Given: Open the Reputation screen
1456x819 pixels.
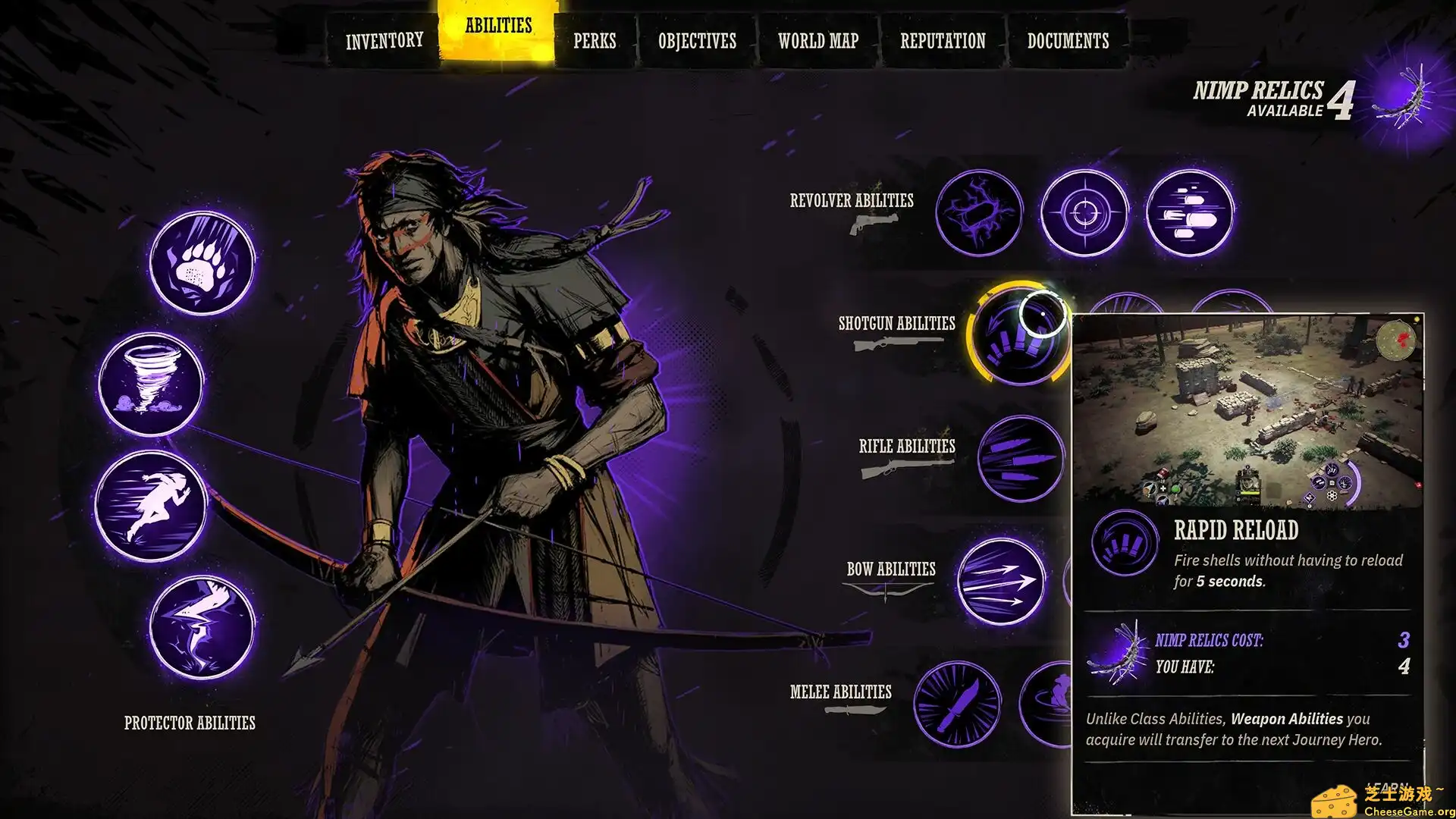Looking at the screenshot, I should 943,41.
